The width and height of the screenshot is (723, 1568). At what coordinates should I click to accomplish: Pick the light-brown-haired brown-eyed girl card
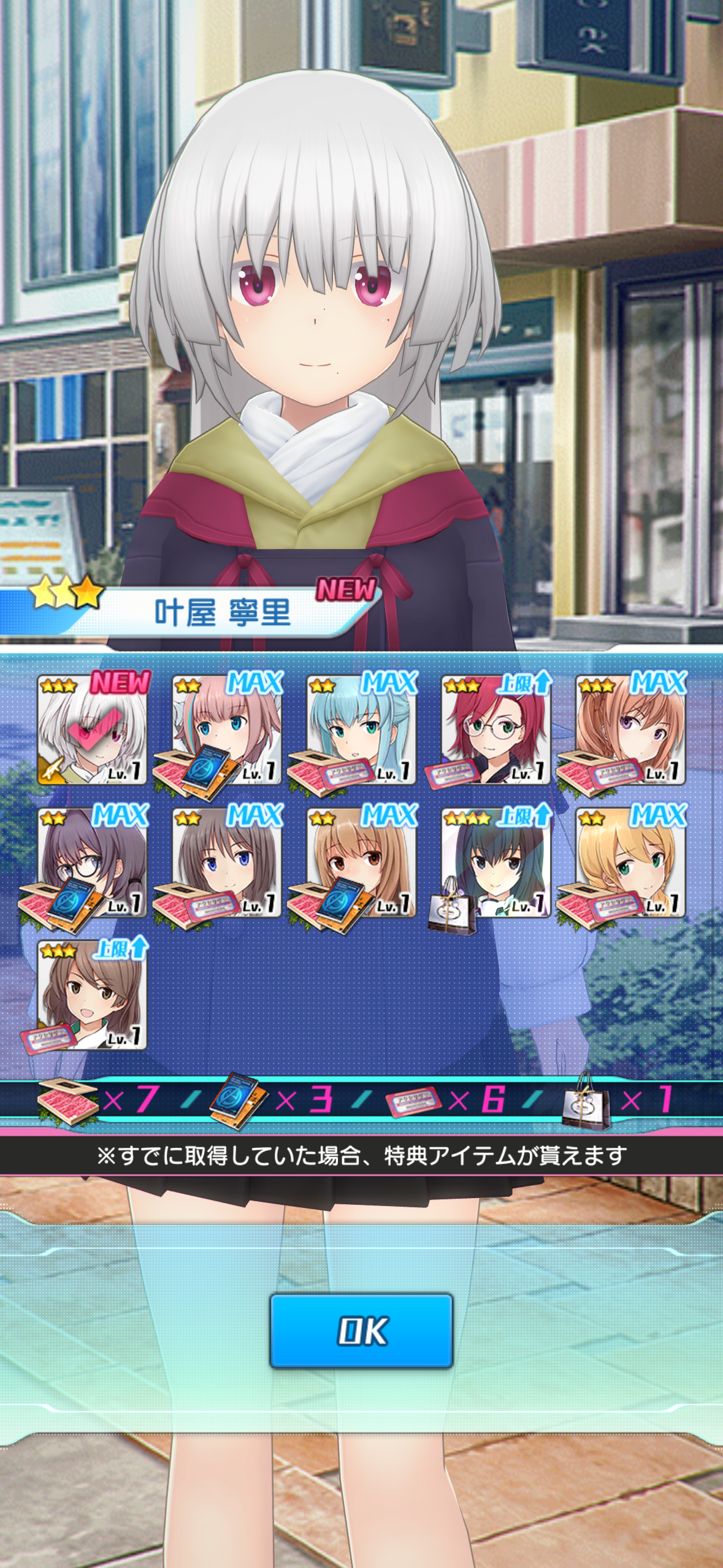pyautogui.click(x=362, y=863)
